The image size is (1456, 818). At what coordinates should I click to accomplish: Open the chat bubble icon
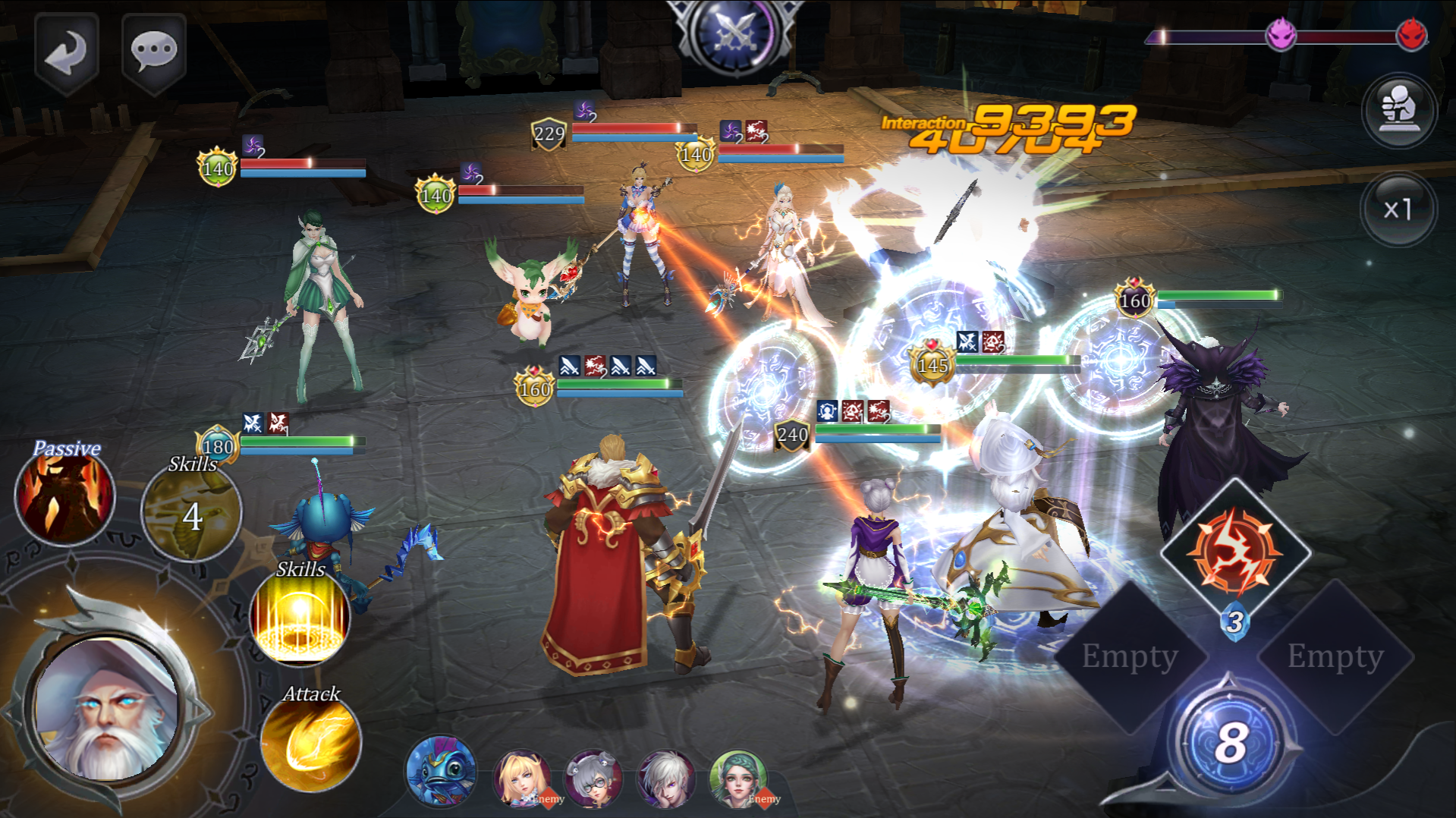point(153,51)
